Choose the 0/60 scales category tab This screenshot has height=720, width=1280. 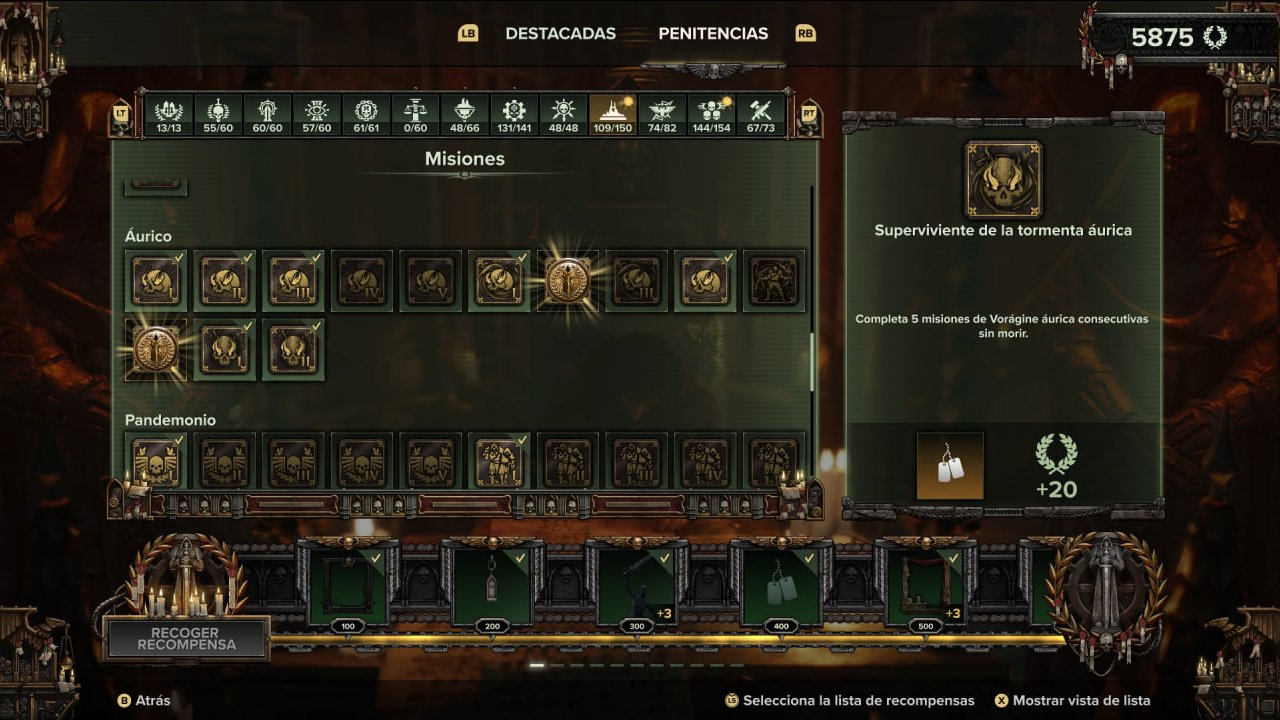coord(415,116)
